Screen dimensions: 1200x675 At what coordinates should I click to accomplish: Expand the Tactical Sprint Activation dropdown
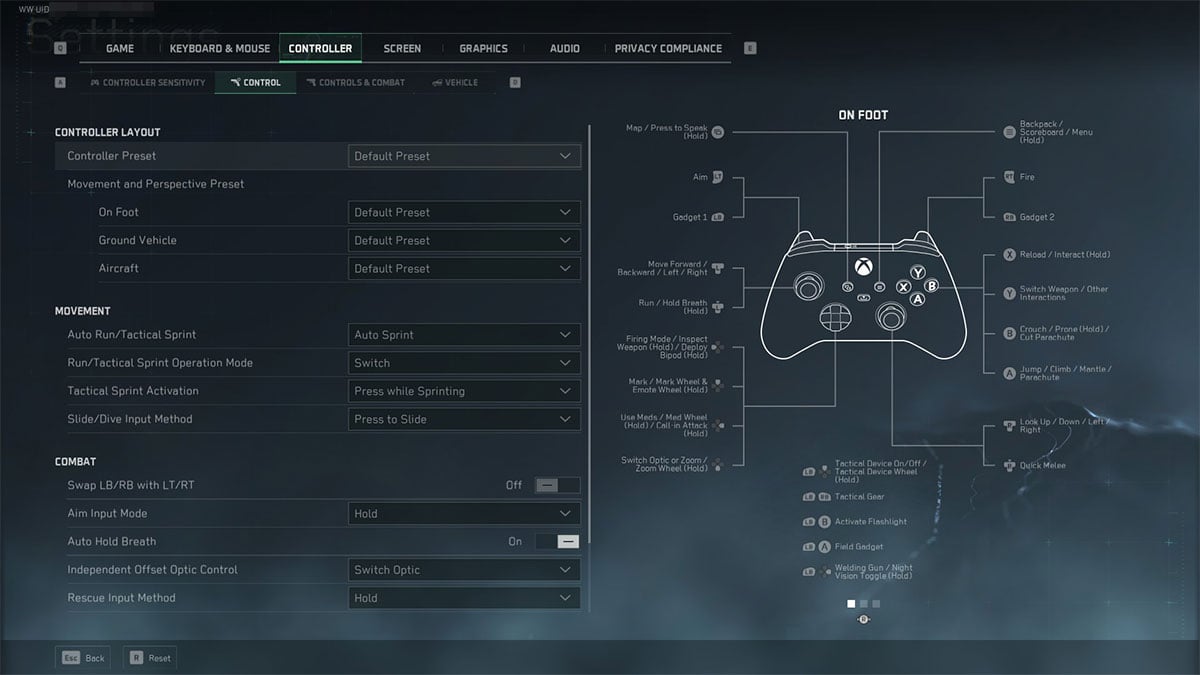[x=464, y=391]
